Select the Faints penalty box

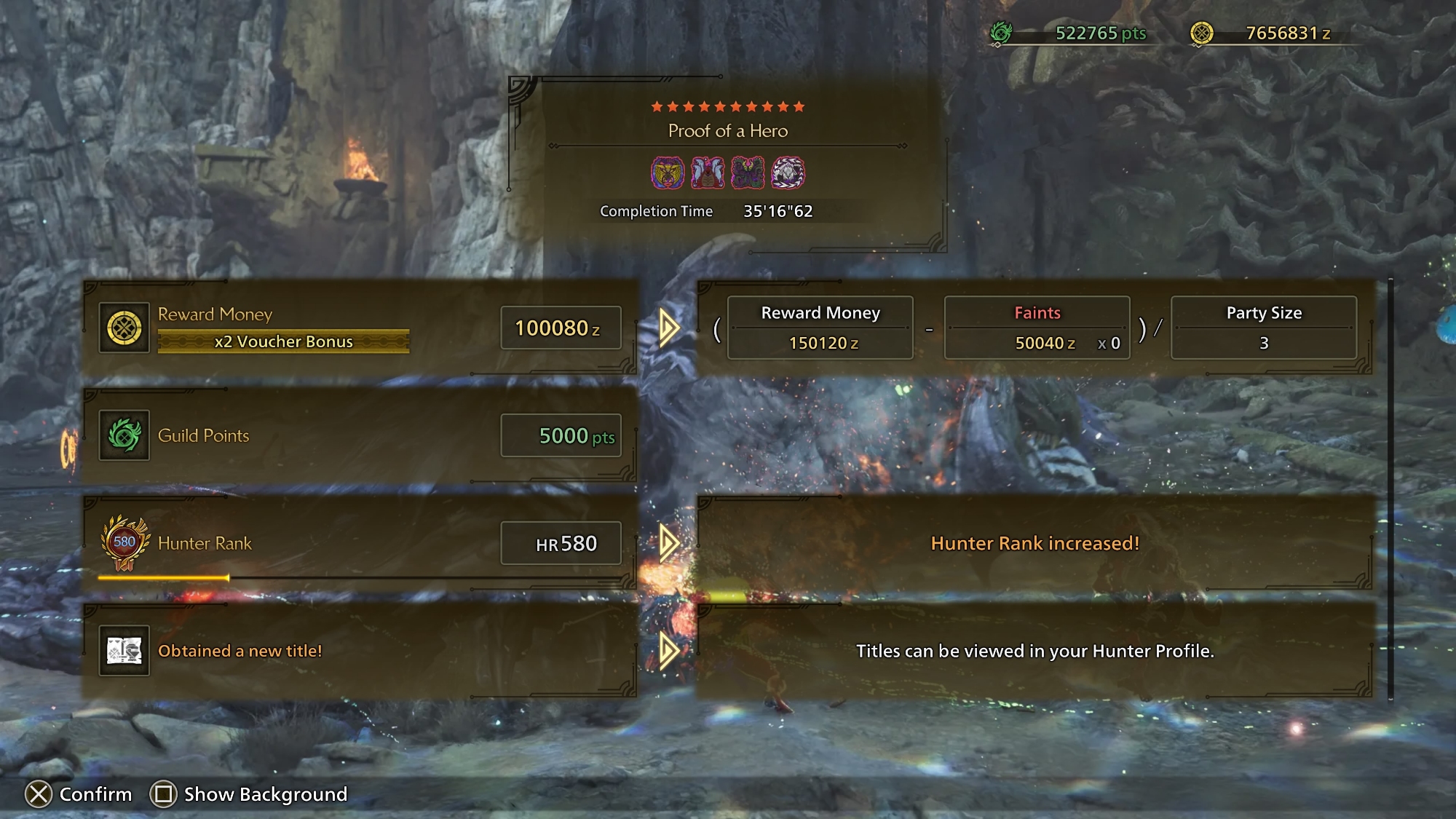click(x=1037, y=328)
